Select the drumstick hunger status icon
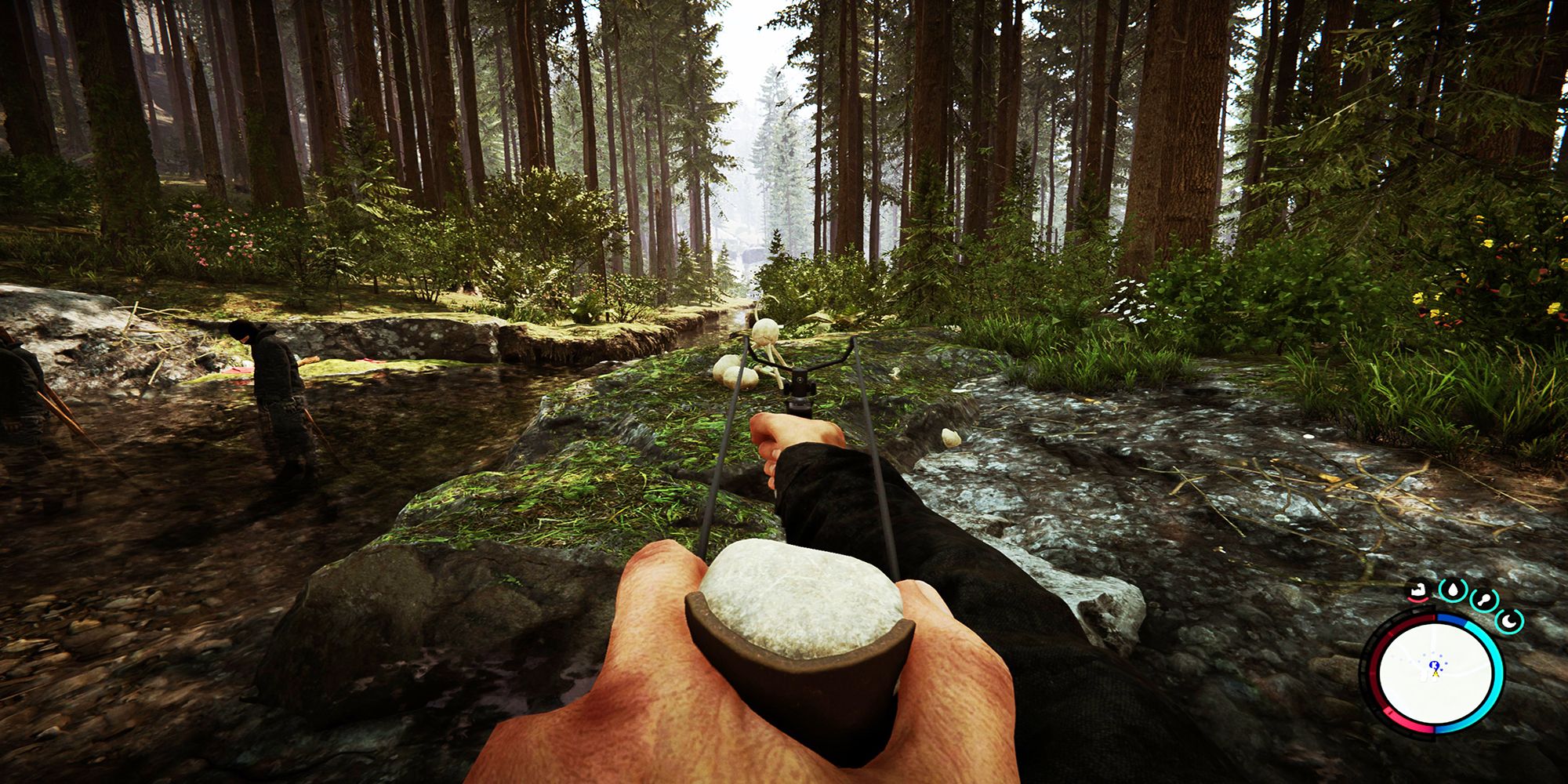Image resolution: width=1568 pixels, height=784 pixels. pyautogui.click(x=1484, y=600)
